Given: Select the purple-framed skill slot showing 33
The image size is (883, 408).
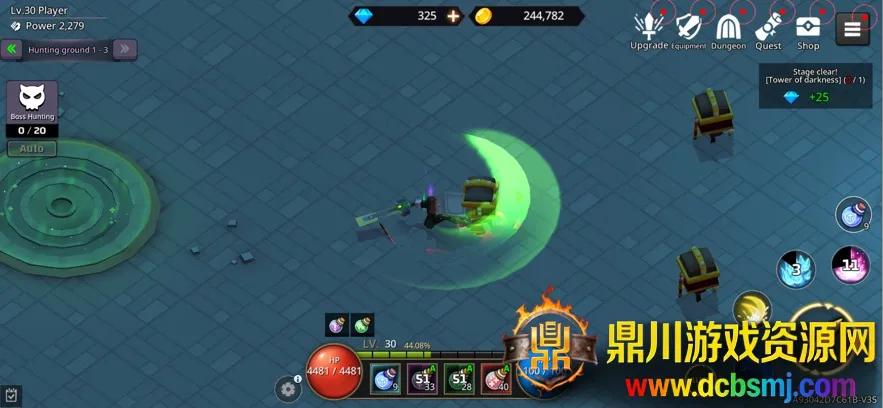Looking at the screenshot, I should pos(422,379).
